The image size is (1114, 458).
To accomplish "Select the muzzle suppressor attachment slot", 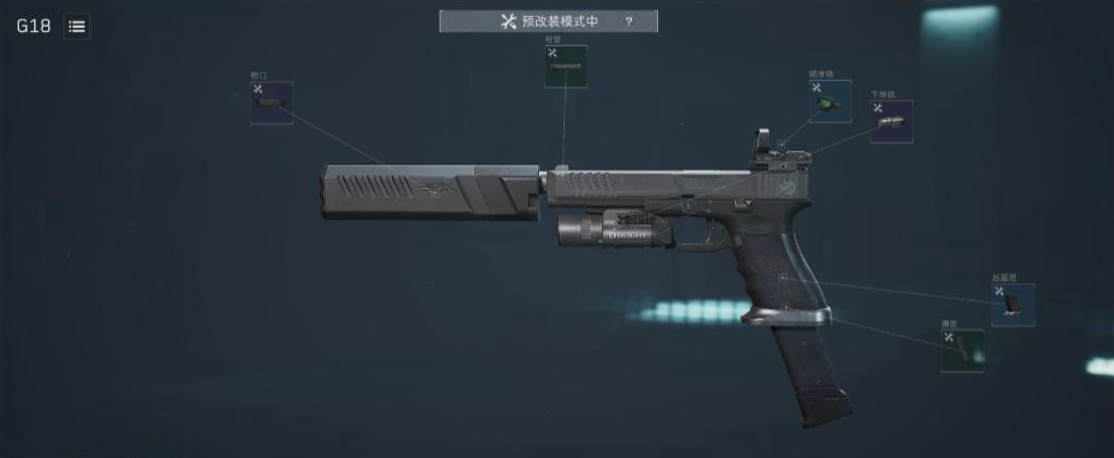I will tap(271, 103).
